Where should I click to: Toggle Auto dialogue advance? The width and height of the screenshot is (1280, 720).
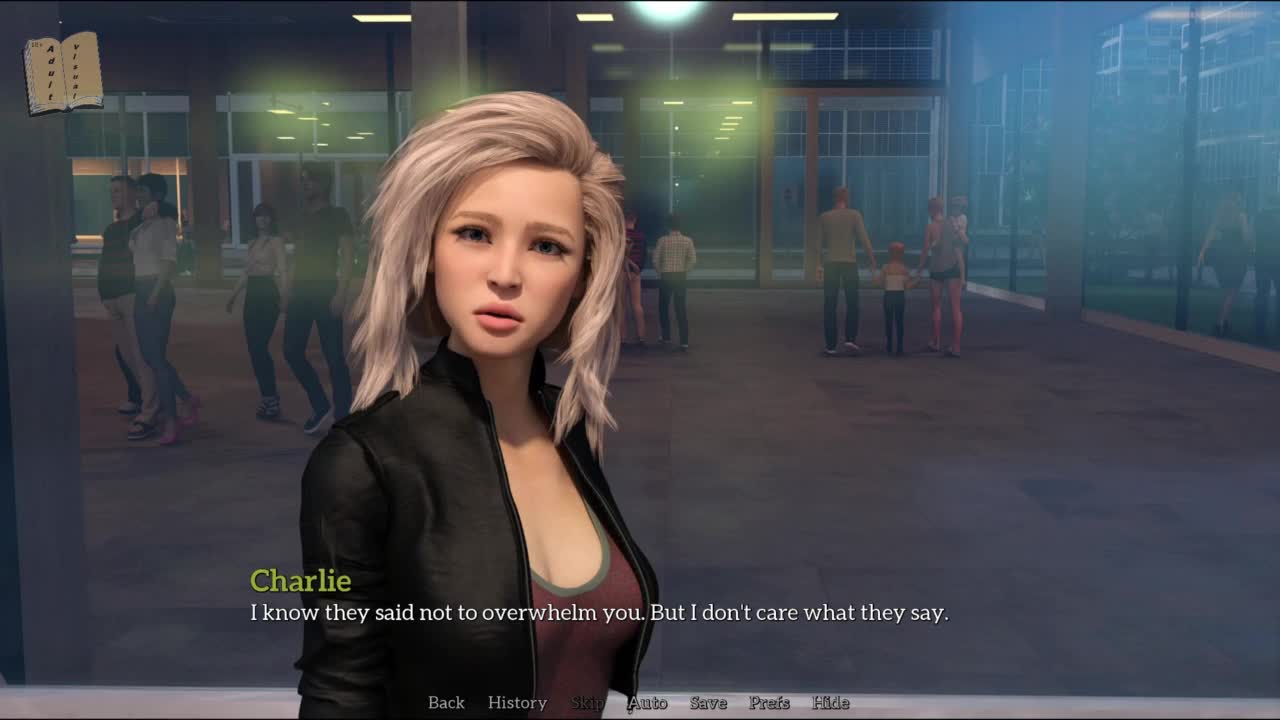click(x=647, y=703)
